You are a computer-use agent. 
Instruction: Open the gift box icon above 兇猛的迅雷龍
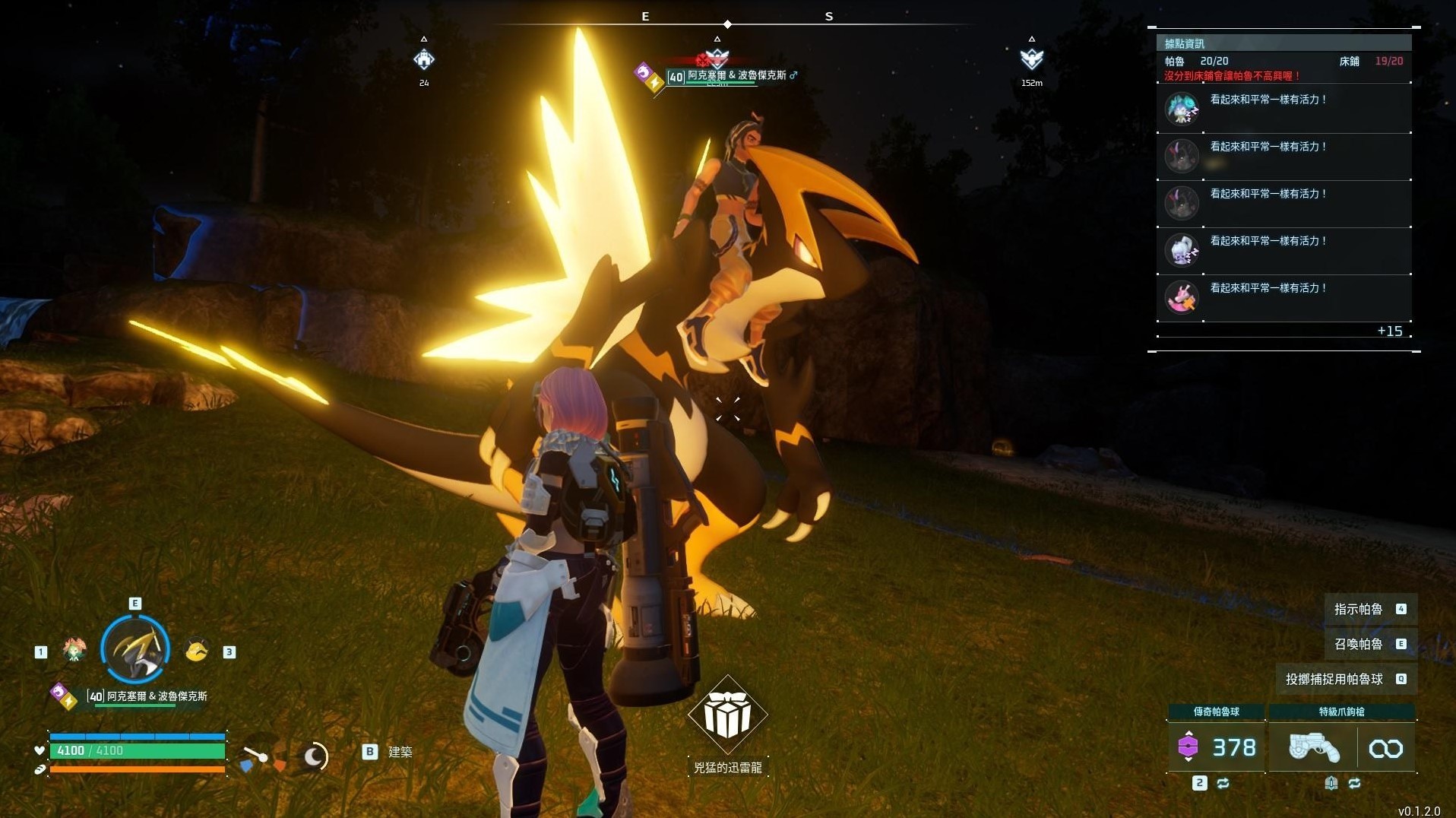point(727,715)
